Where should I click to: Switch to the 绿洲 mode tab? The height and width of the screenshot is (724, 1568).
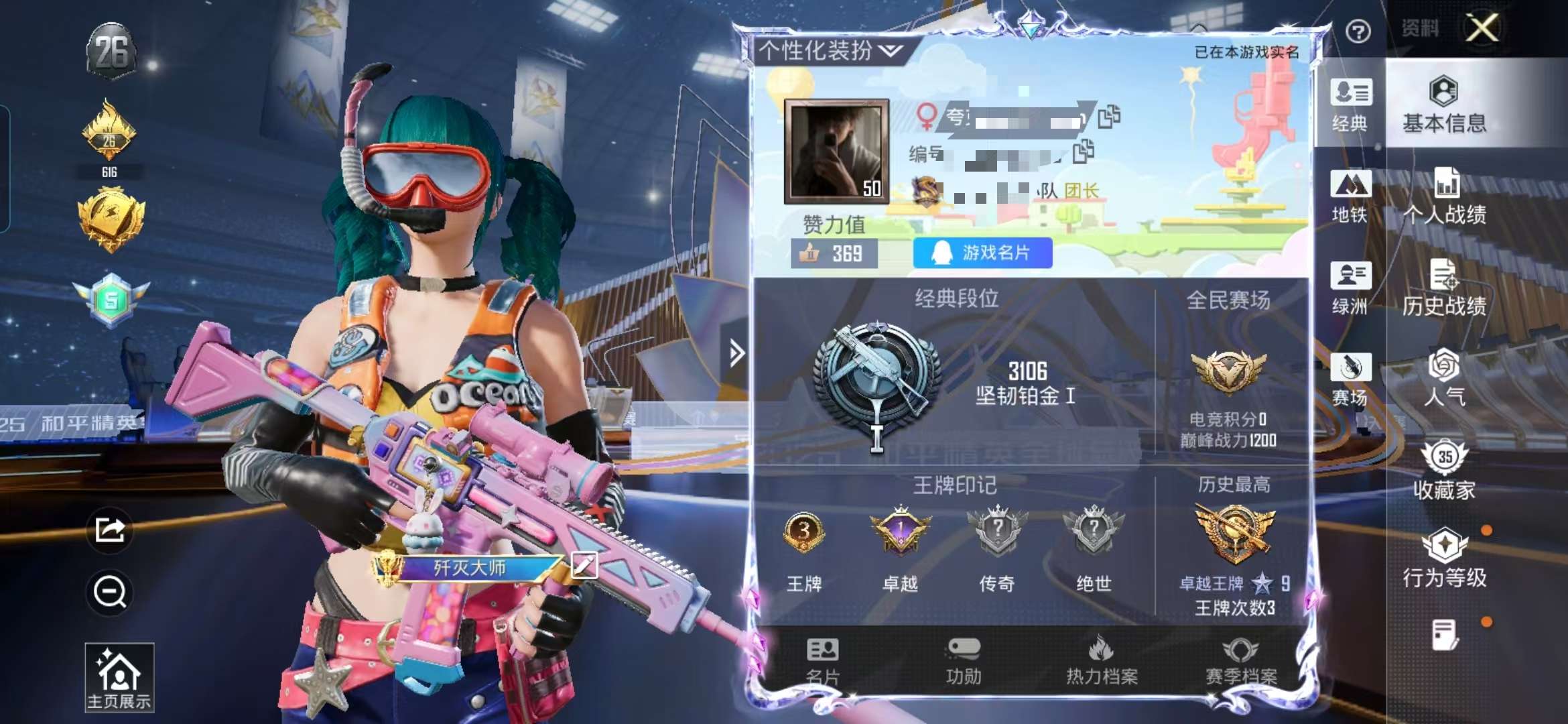1350,288
